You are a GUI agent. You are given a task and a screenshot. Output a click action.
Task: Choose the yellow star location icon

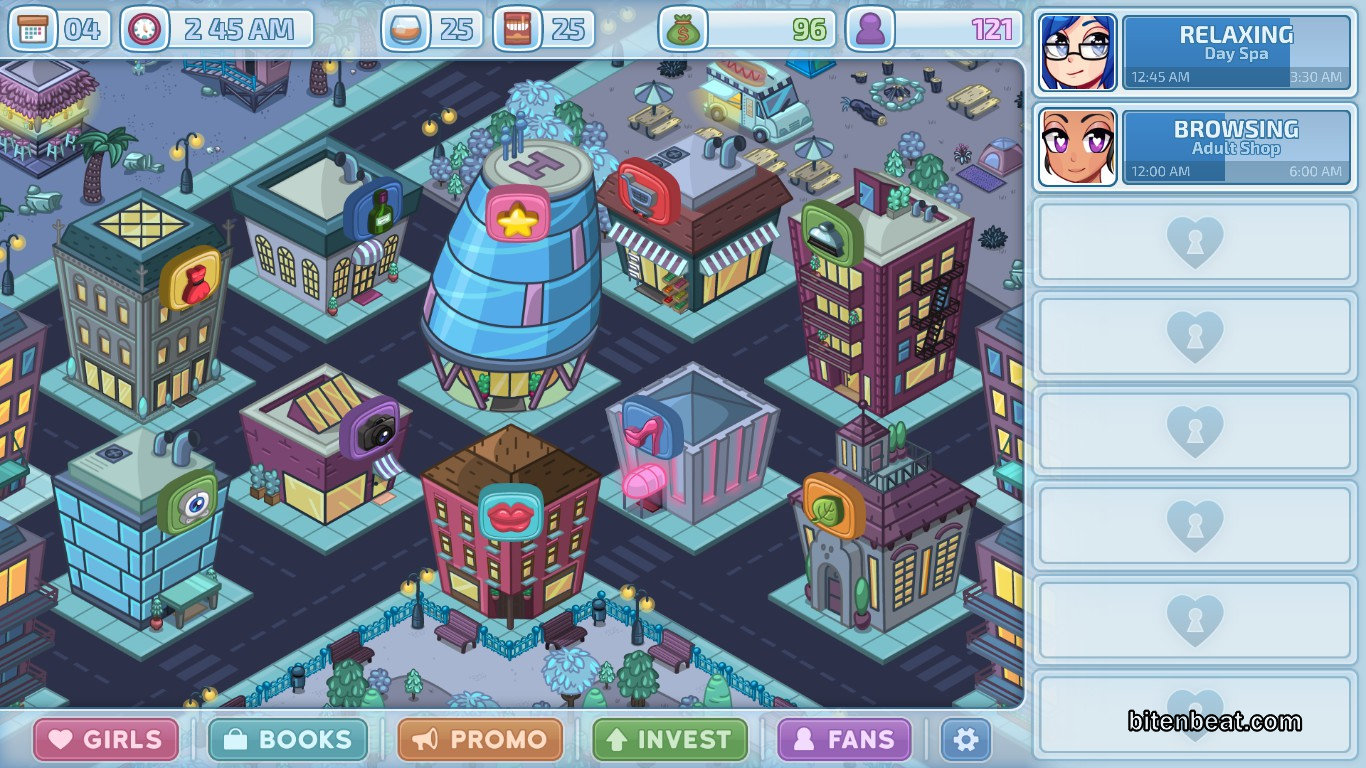coord(518,216)
